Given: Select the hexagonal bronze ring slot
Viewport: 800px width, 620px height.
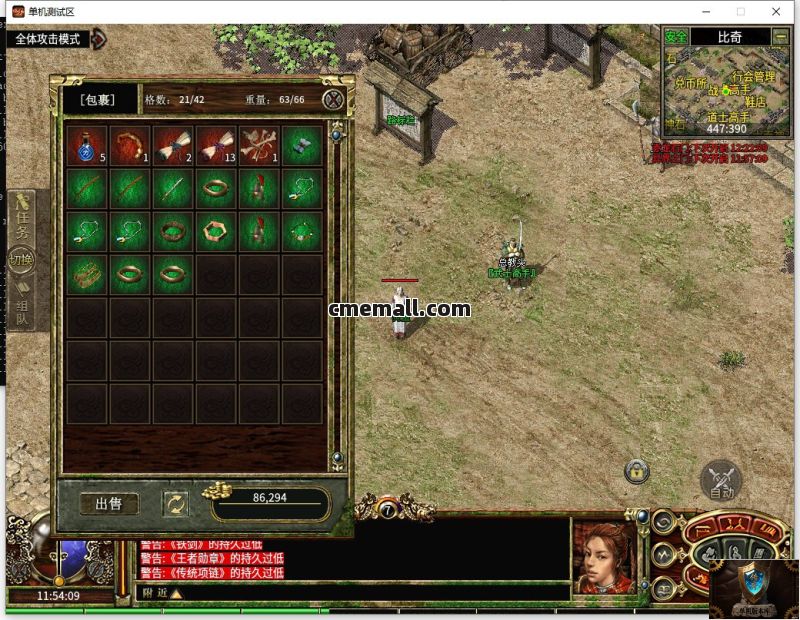Looking at the screenshot, I should pyautogui.click(x=216, y=230).
